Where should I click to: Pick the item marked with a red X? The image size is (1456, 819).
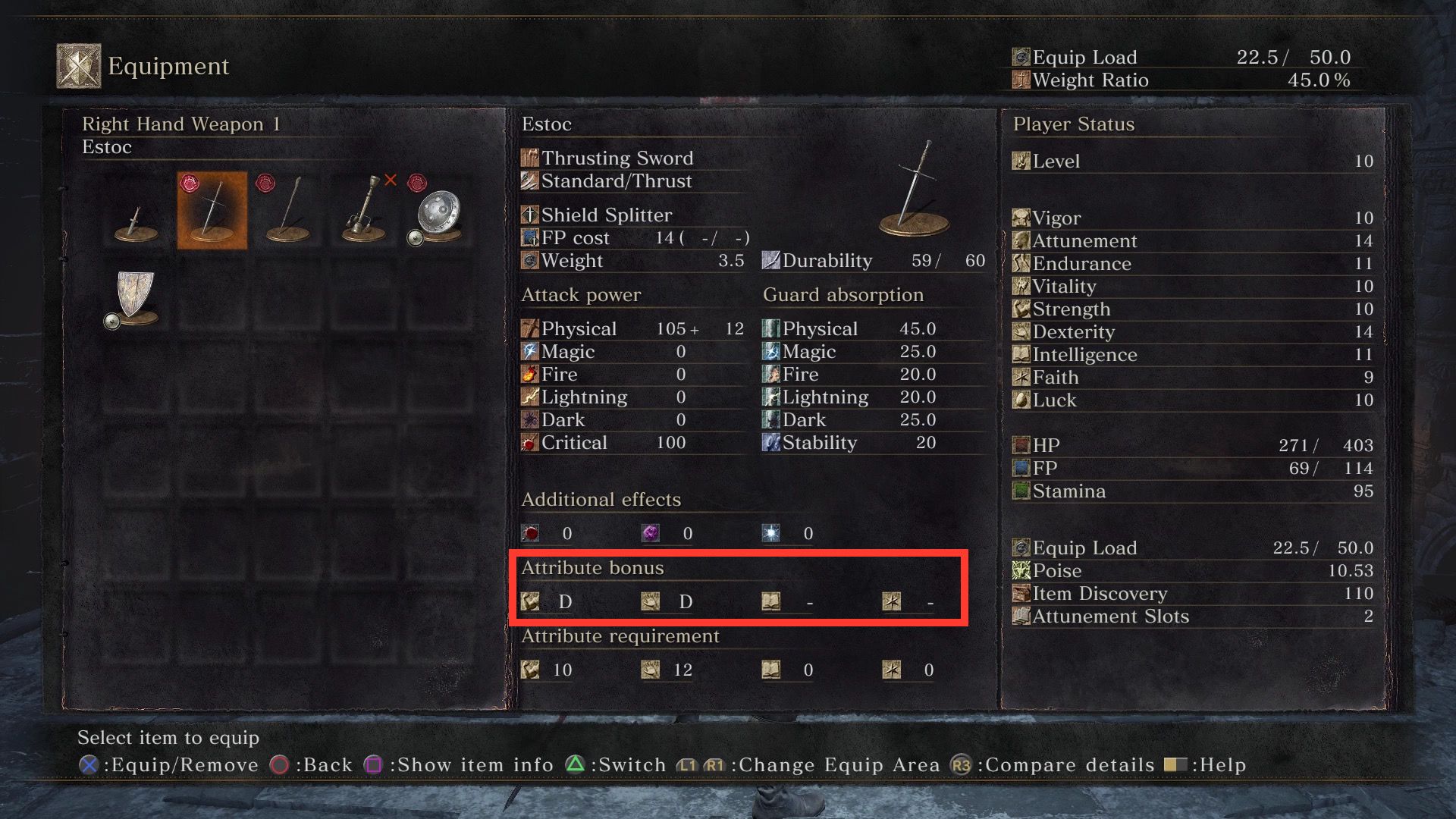point(364,211)
